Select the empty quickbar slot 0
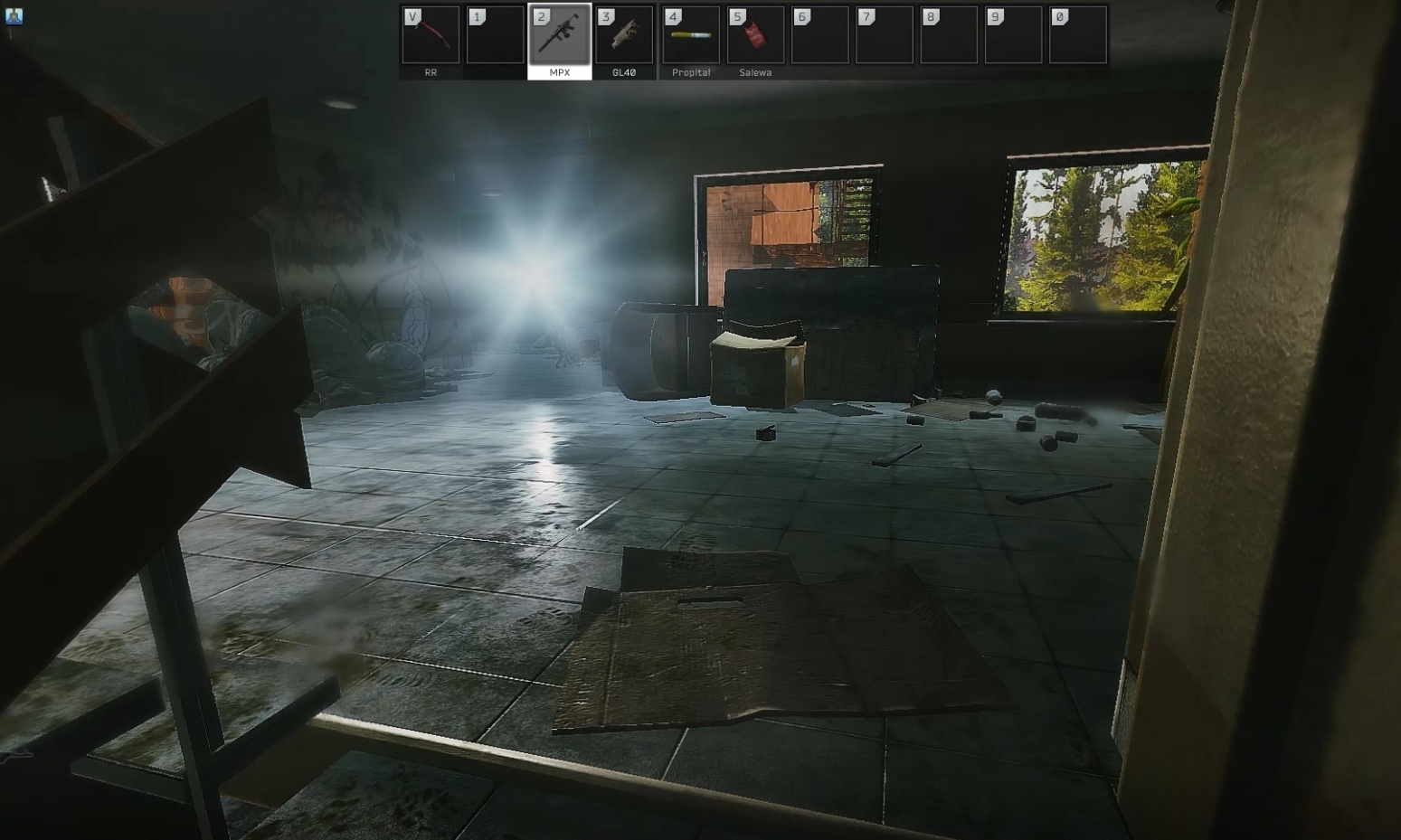 [1076, 35]
